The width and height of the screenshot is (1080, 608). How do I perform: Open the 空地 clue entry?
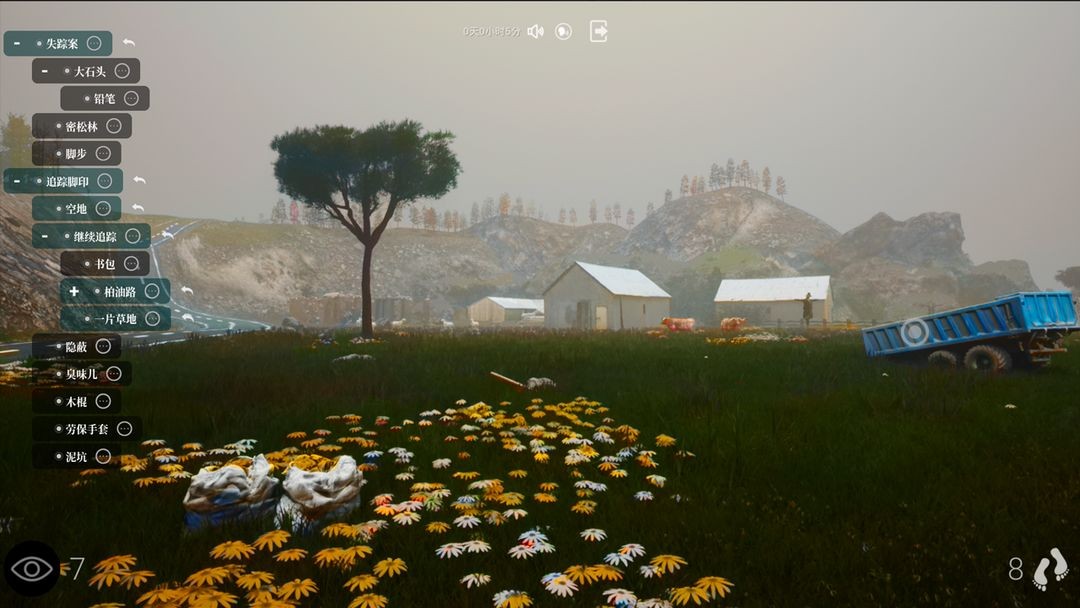point(76,208)
